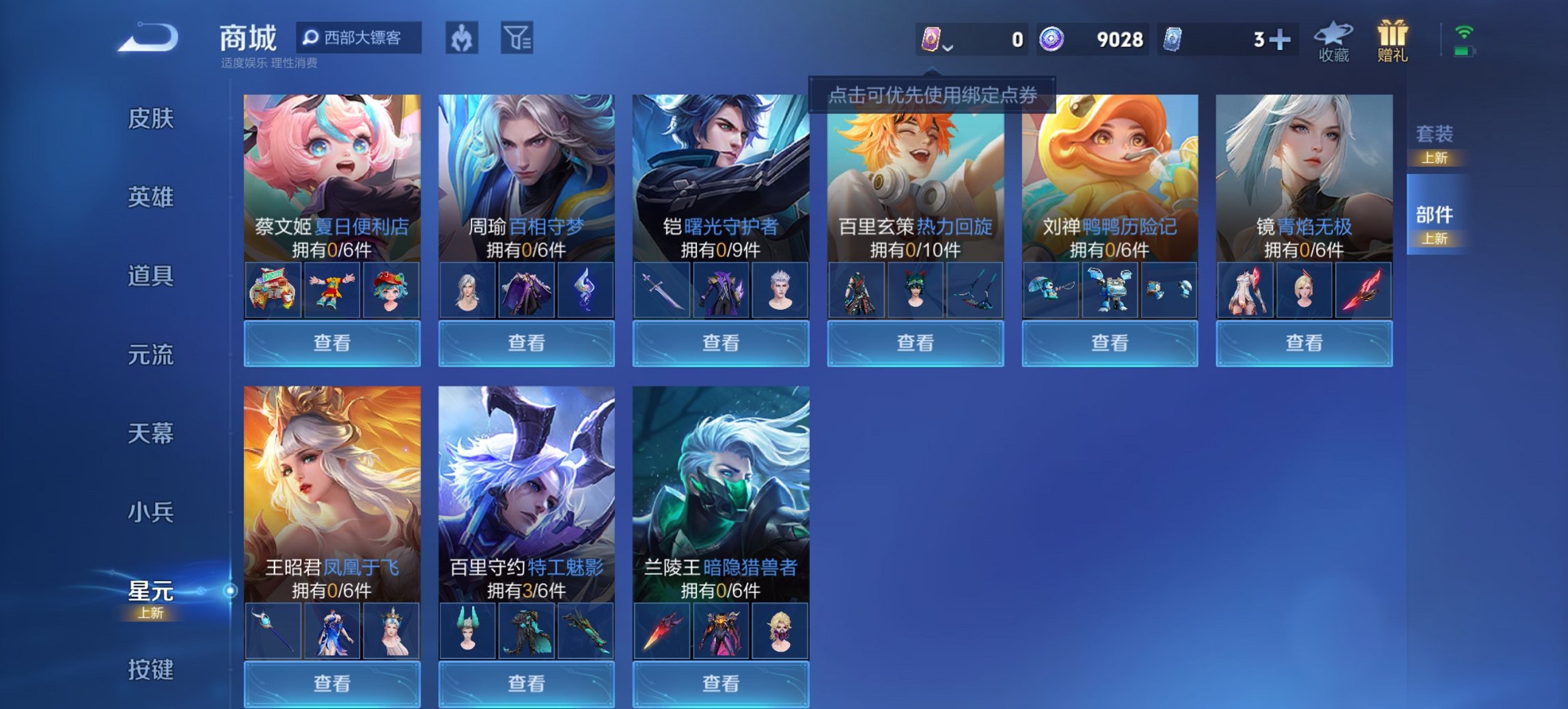Open the 英雄 sidebar category
The height and width of the screenshot is (709, 1568).
tap(152, 198)
